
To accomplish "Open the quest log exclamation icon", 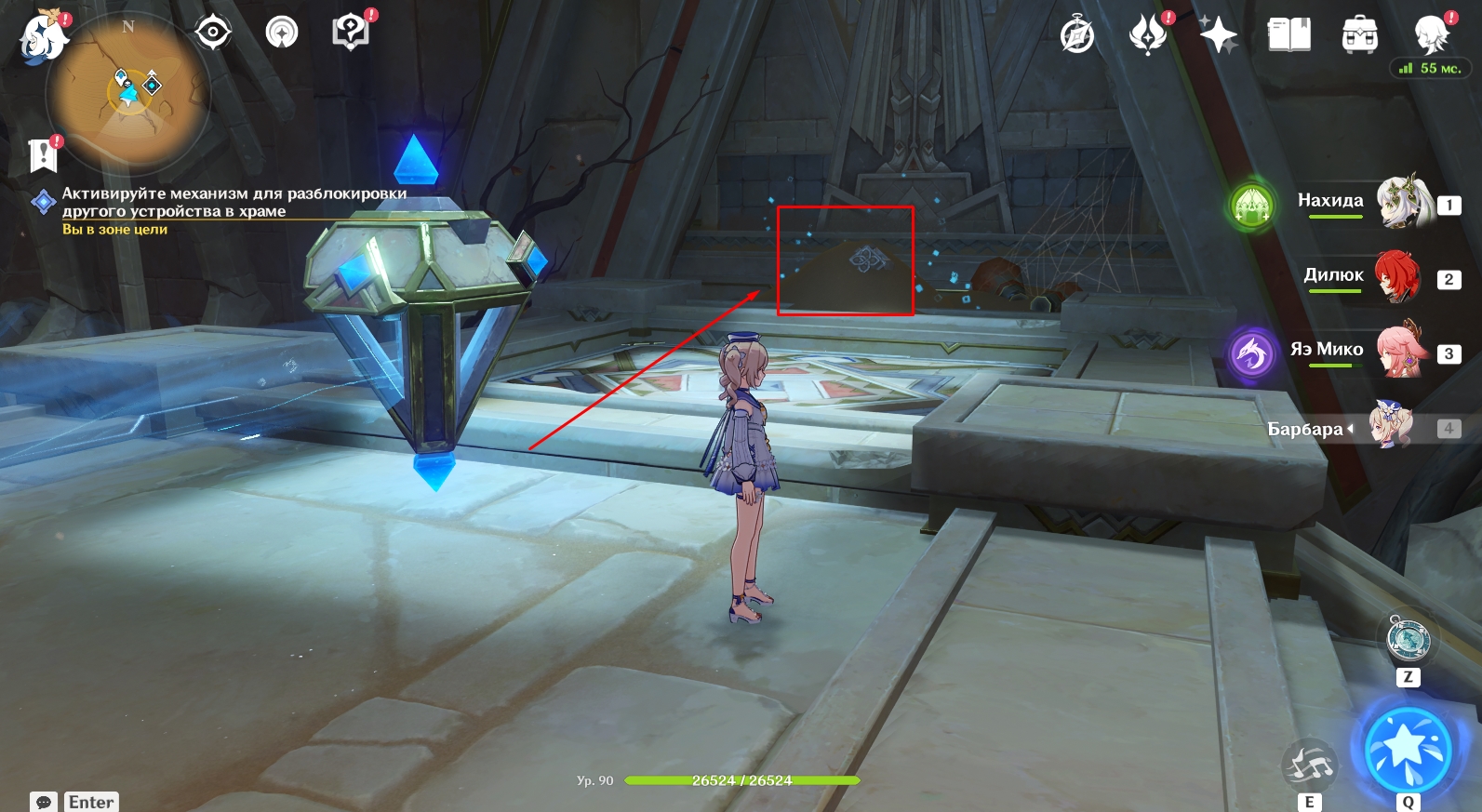I will [43, 155].
